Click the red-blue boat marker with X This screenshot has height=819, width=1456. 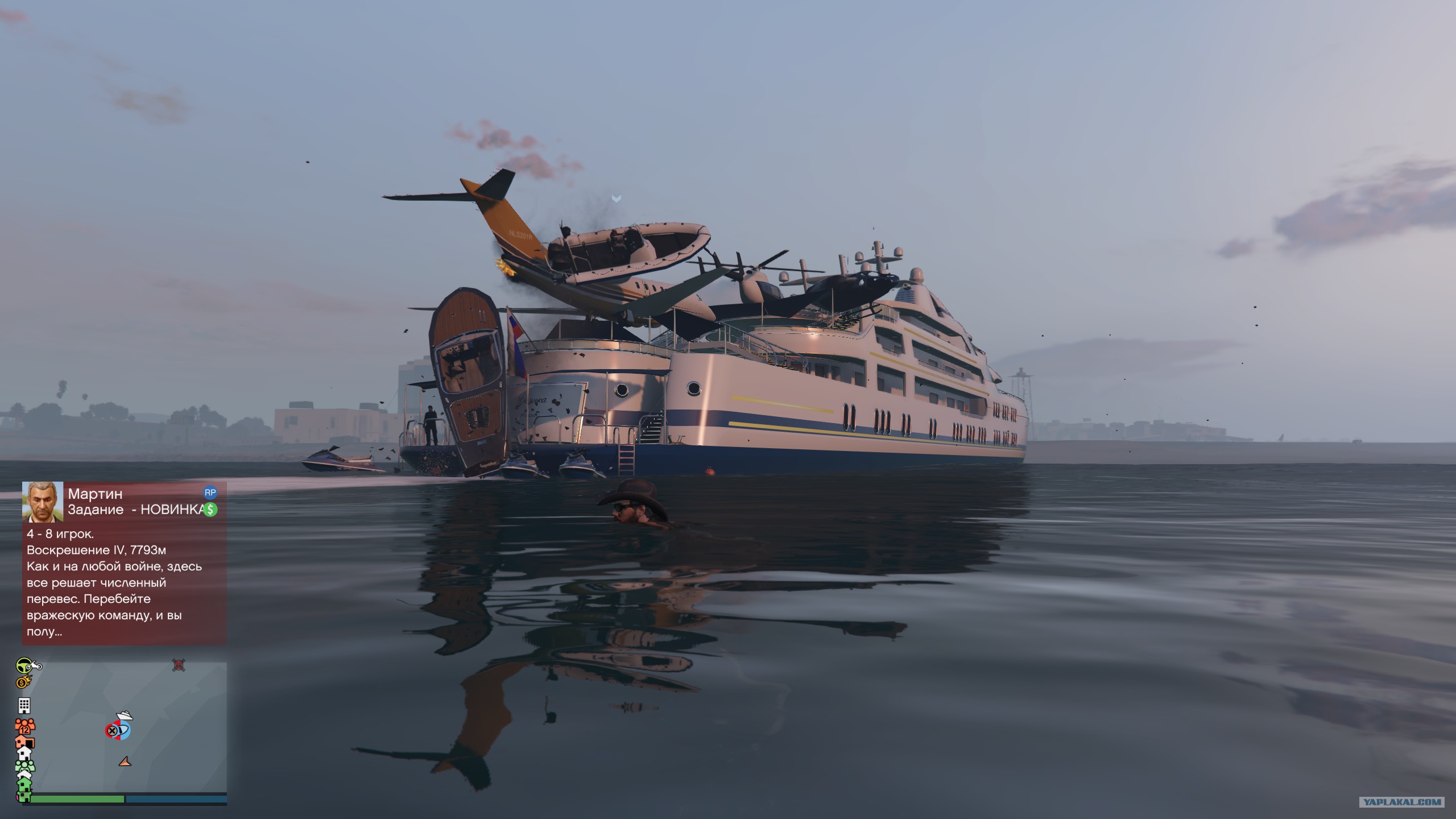(117, 730)
